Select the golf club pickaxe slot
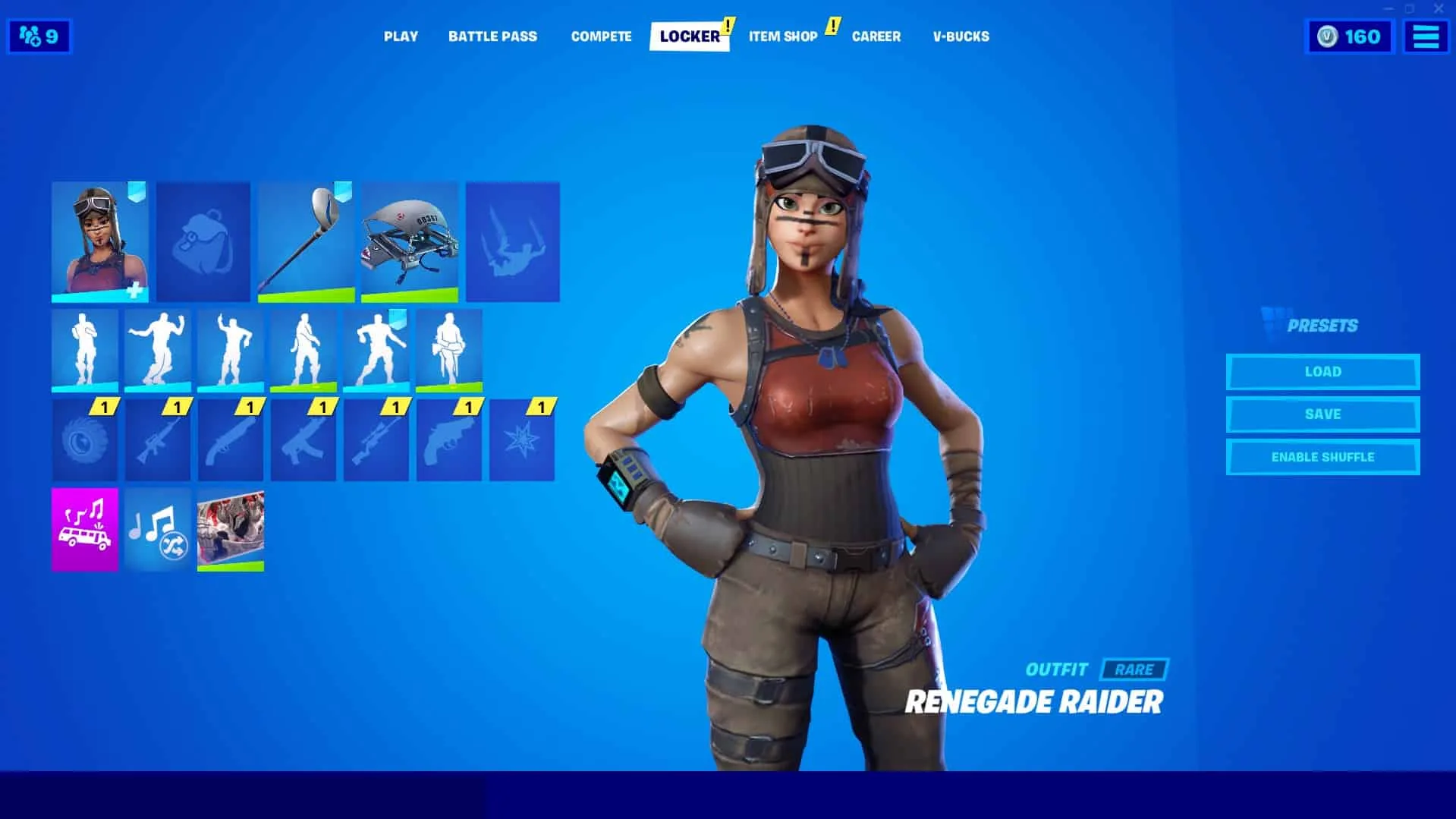 tap(306, 241)
